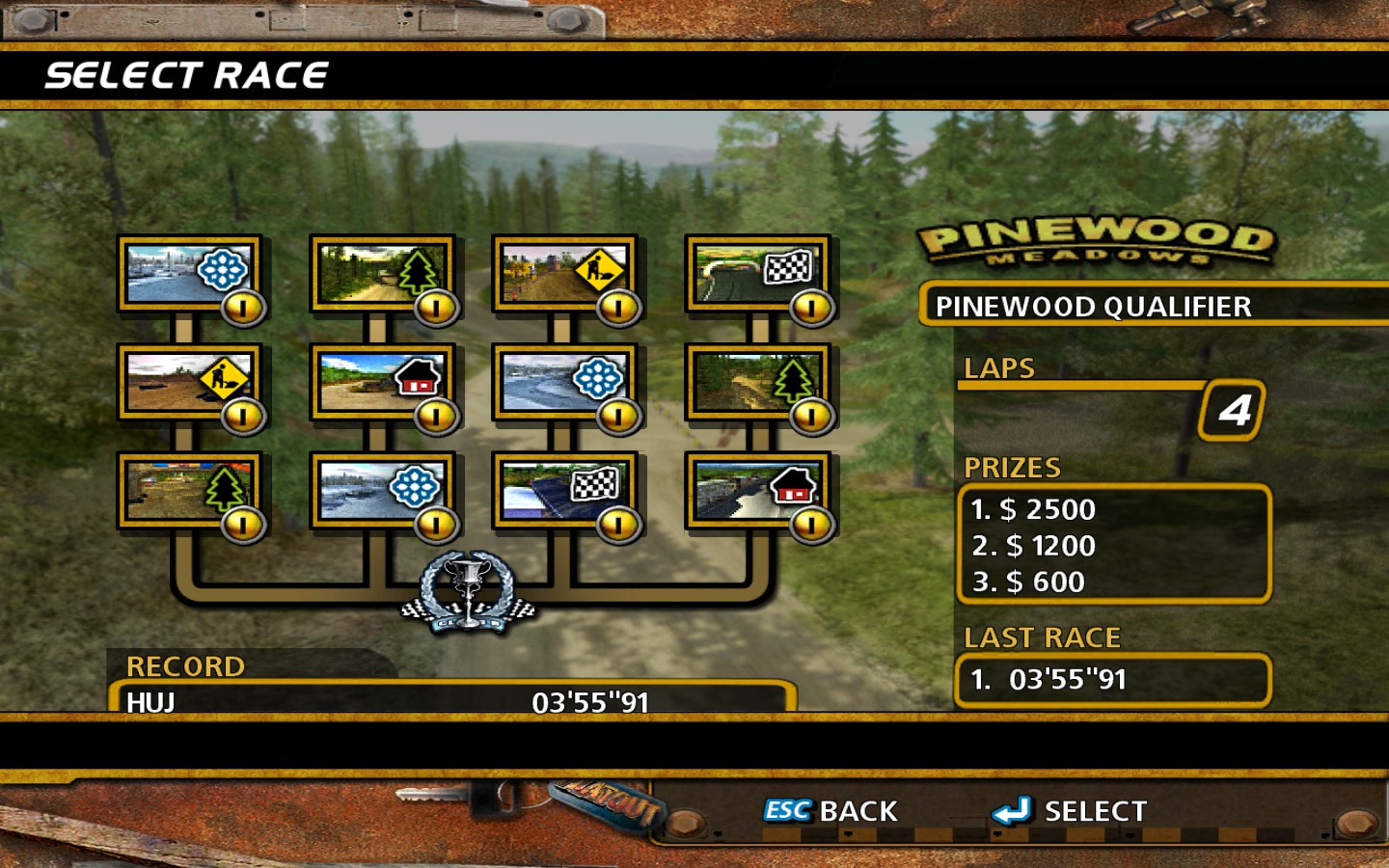
Task: Pick the pine-tree race with colorful banners
Action: [189, 490]
